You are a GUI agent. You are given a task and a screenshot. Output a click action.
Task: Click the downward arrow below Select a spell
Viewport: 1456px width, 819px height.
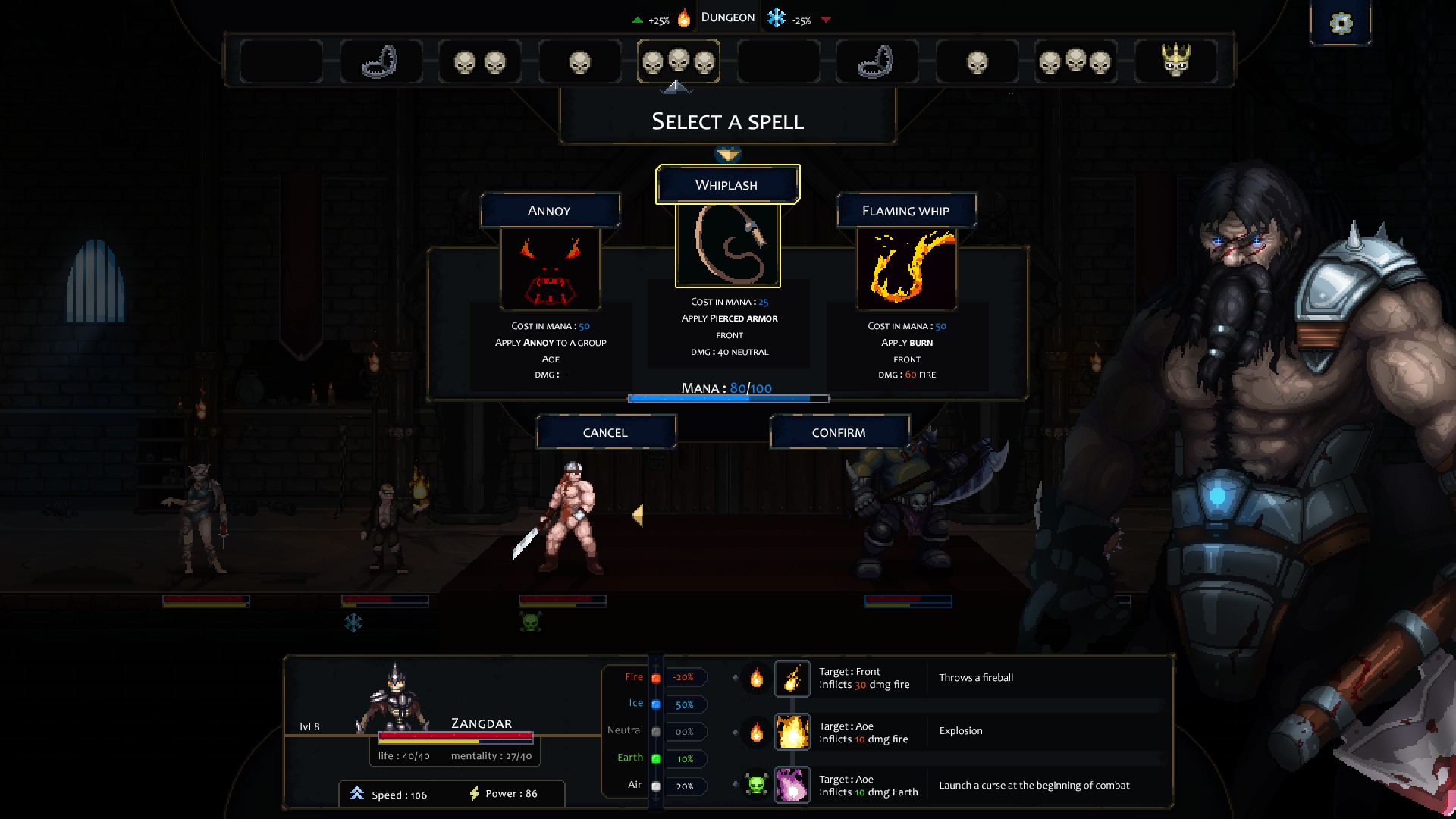point(726,154)
